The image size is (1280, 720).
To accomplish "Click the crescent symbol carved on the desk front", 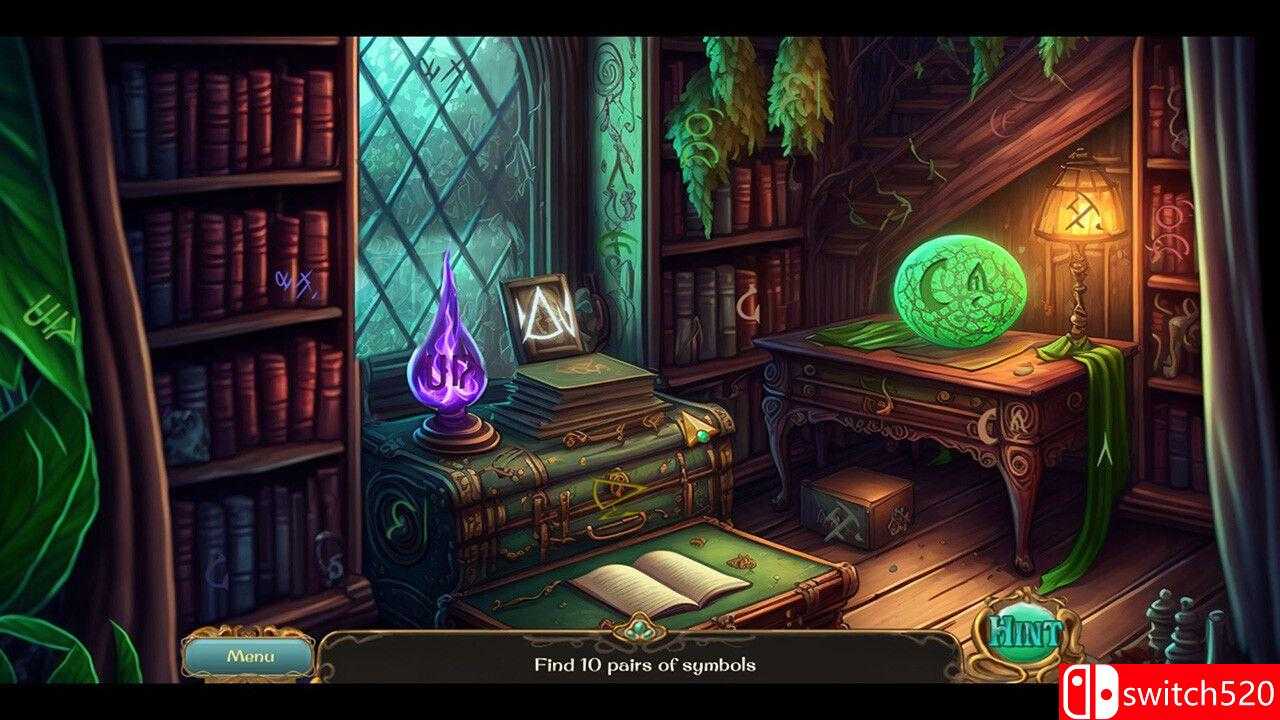I will click(x=988, y=426).
